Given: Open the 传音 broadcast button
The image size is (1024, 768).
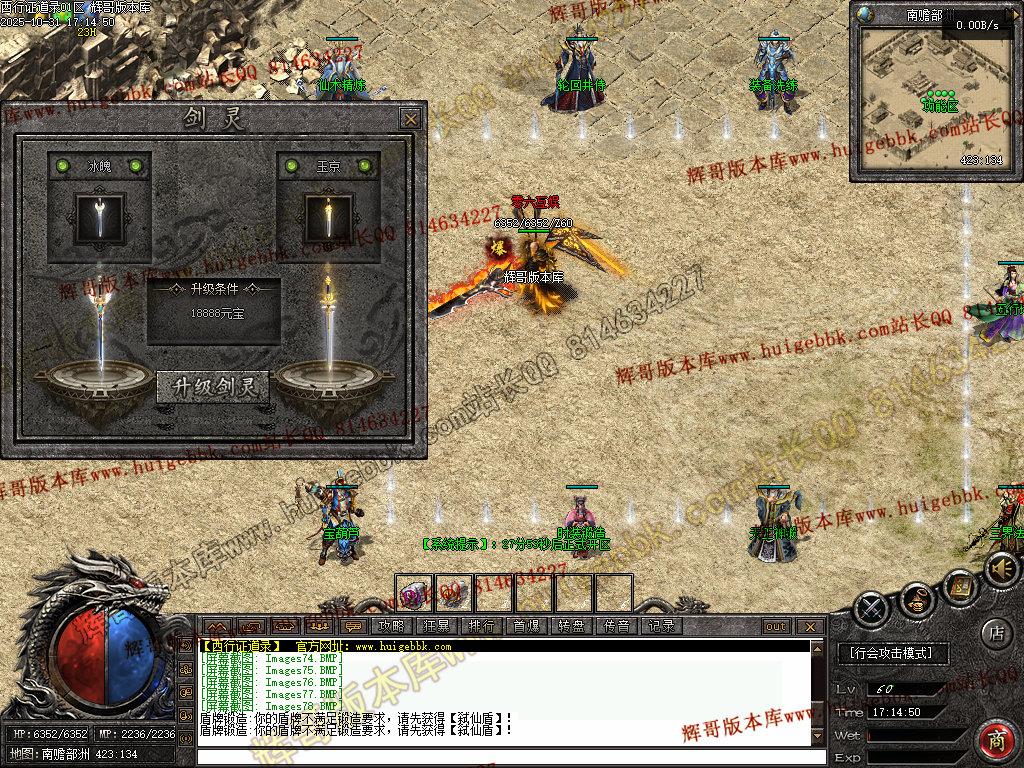Looking at the screenshot, I should 616,626.
